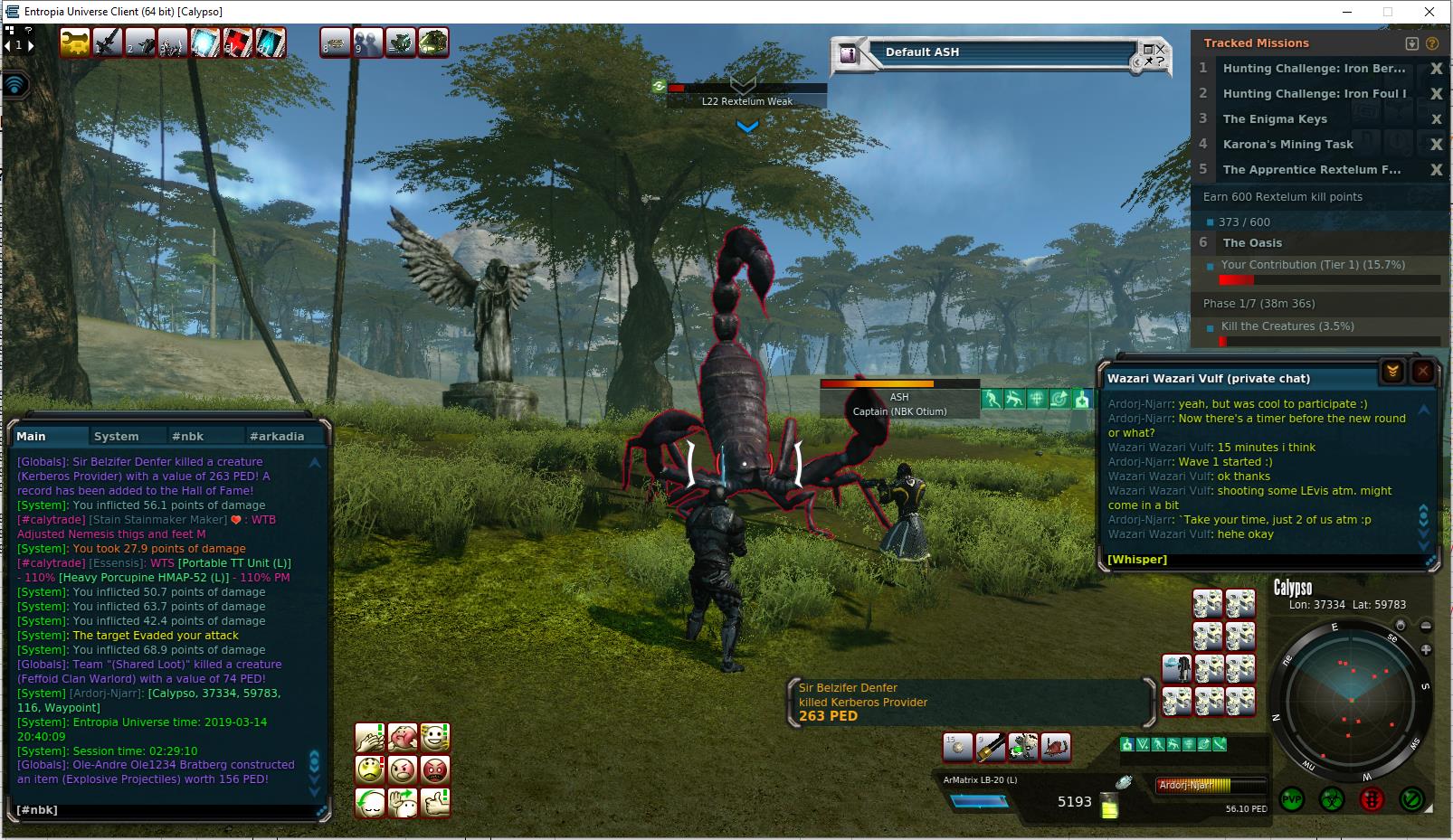Viewport: 1453px width, 840px height.
Task: Open Karona's Mining Task mission entry
Action: [x=1287, y=145]
